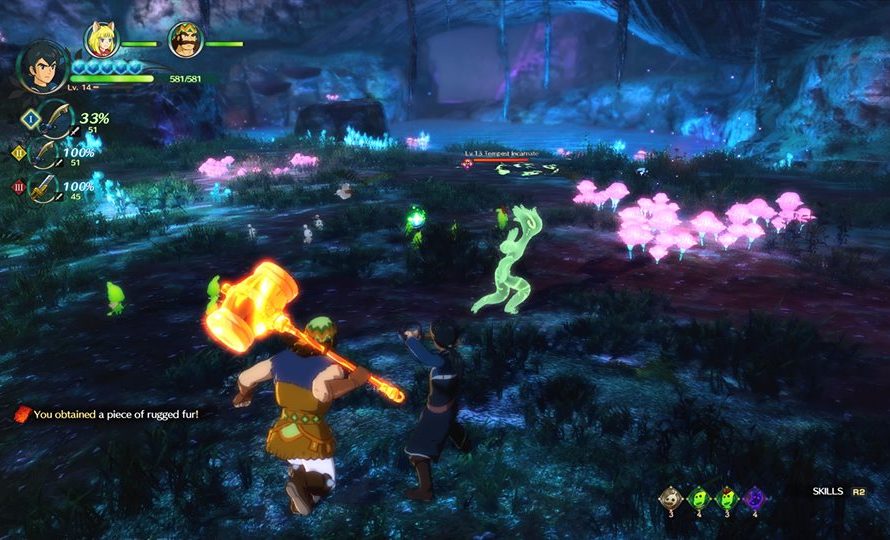Screen dimensions: 890x540
Task: Choose the white higgledy icon
Action: coord(673,498)
